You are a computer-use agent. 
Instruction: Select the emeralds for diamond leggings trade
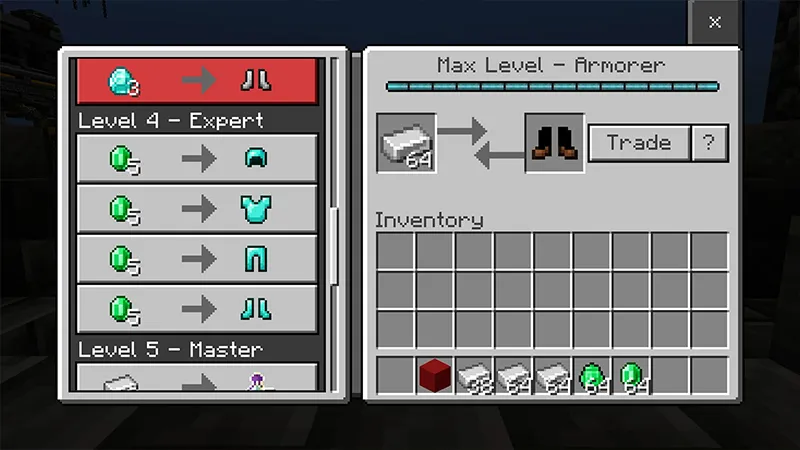pyautogui.click(x=197, y=260)
